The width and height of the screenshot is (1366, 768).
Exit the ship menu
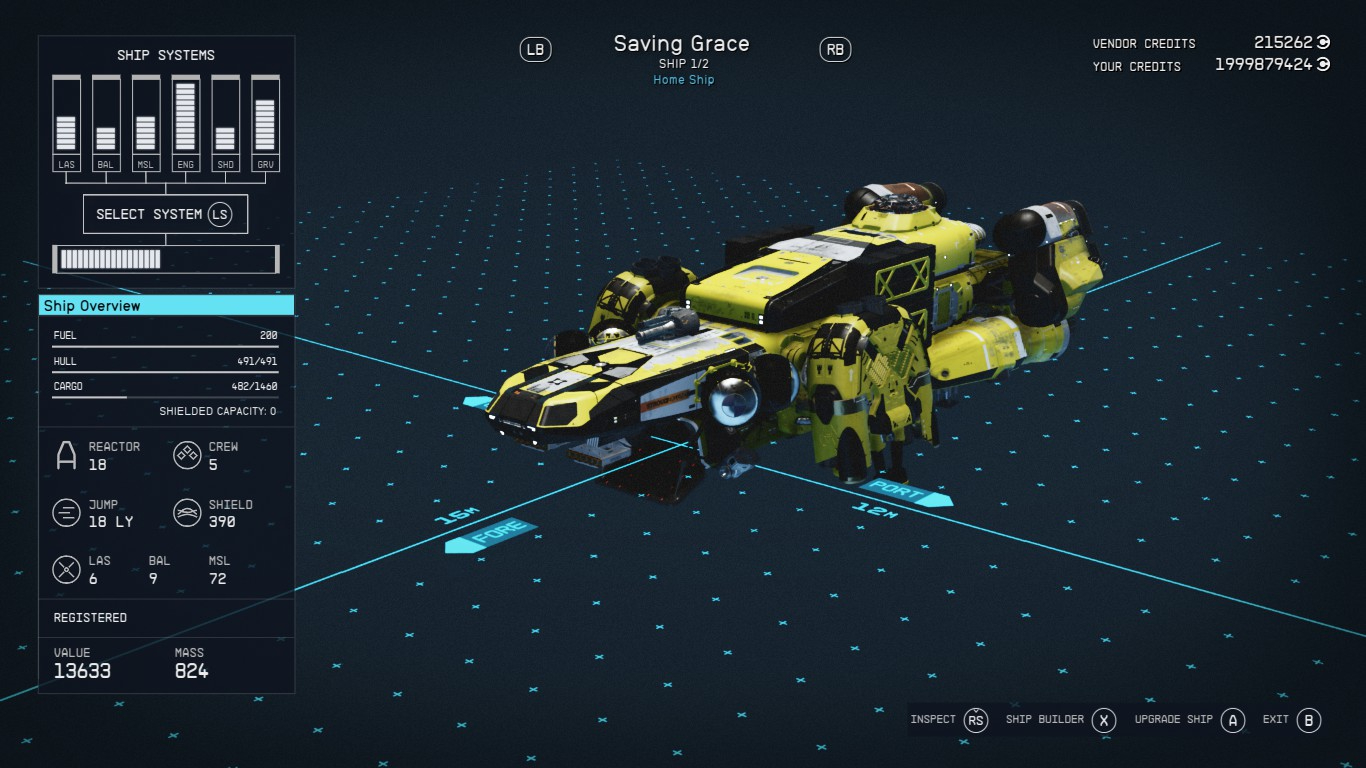pos(1291,720)
